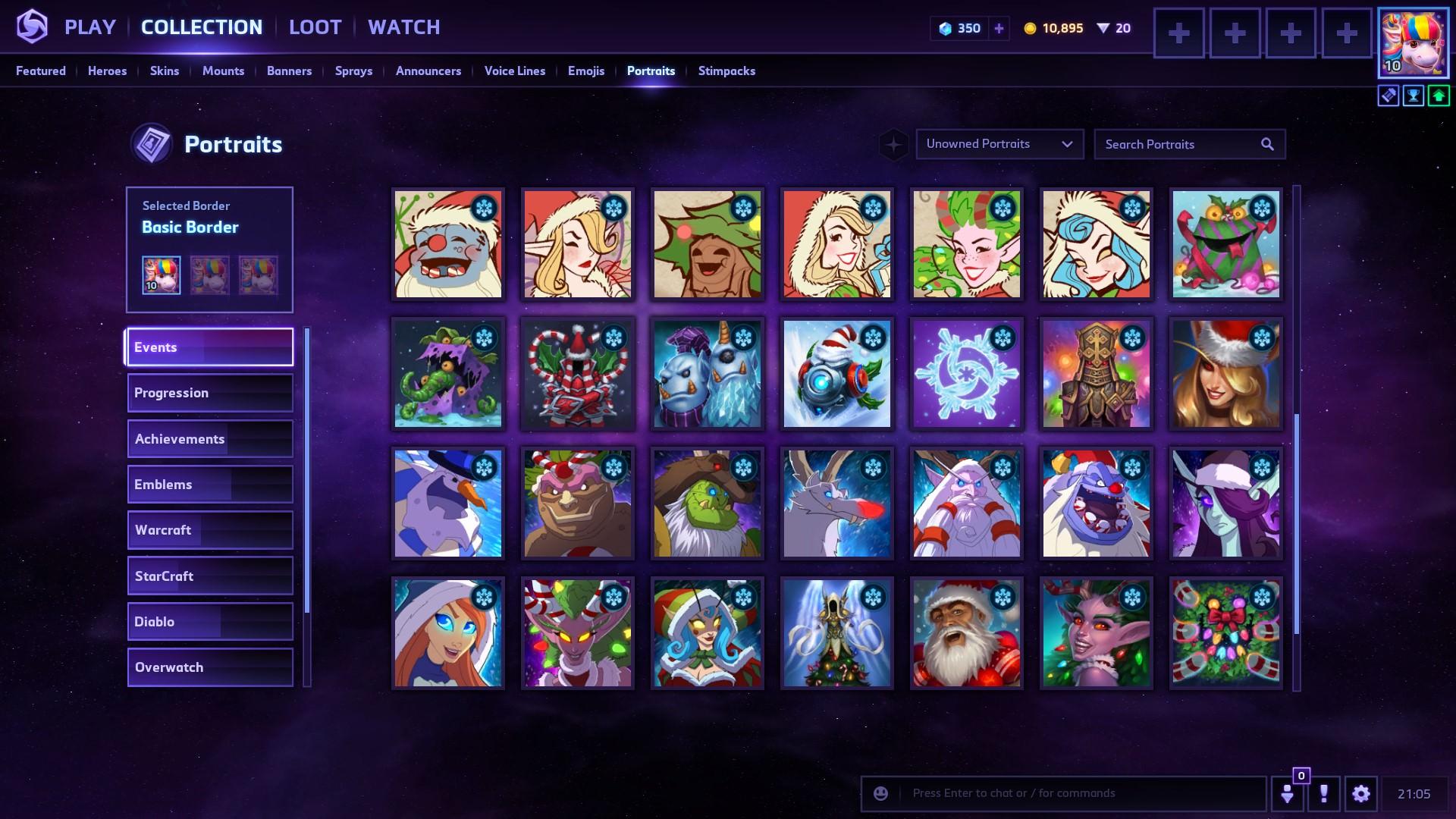
Task: Switch to the Heroes tab
Action: click(107, 71)
